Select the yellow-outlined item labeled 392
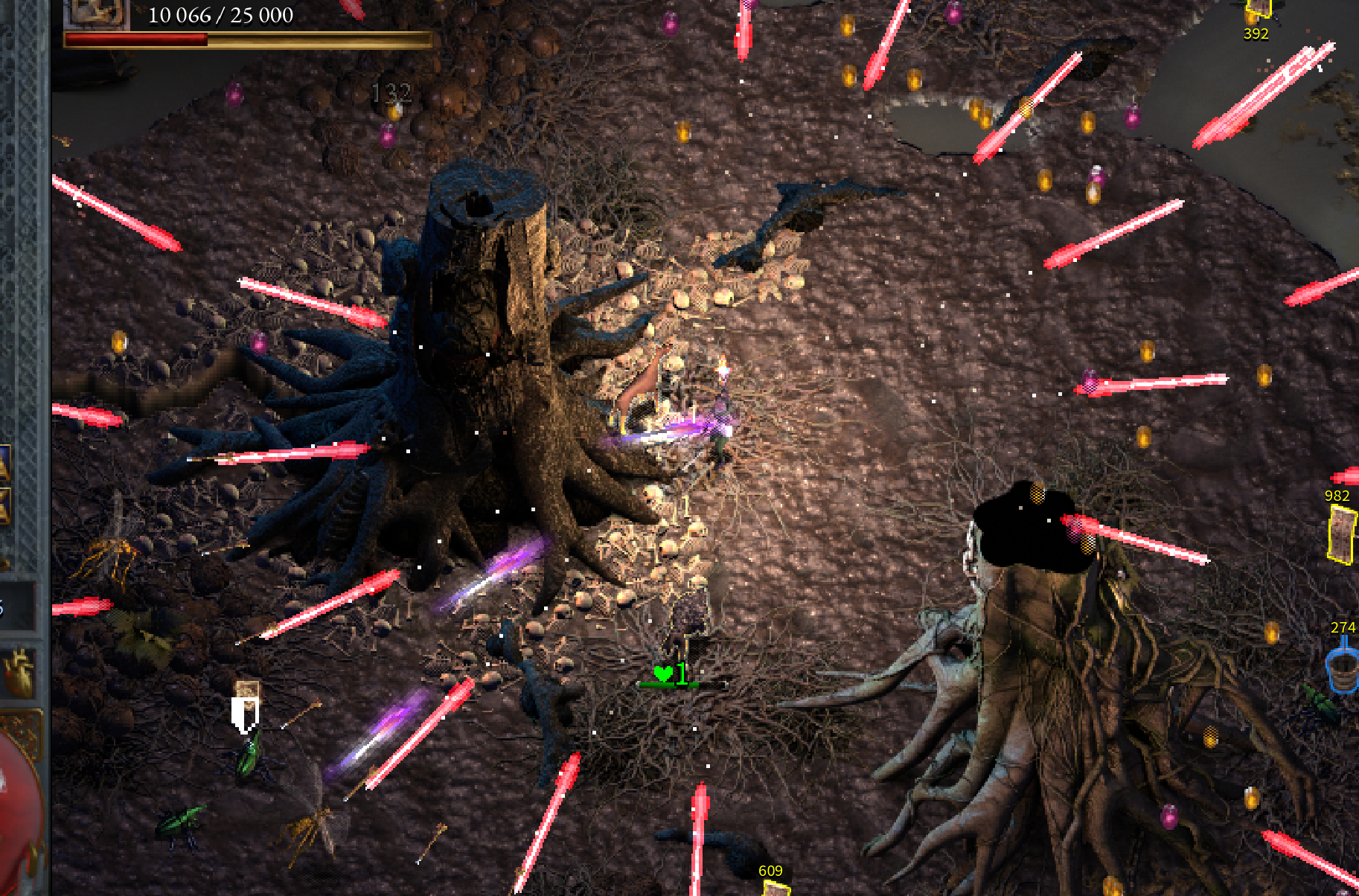This screenshot has width=1359, height=896. [x=1258, y=9]
